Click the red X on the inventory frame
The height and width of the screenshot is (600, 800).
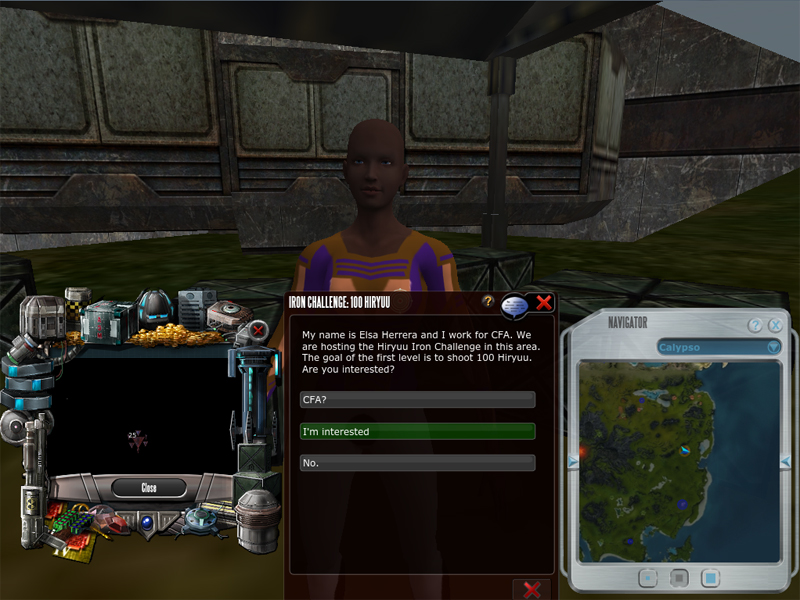click(x=258, y=329)
